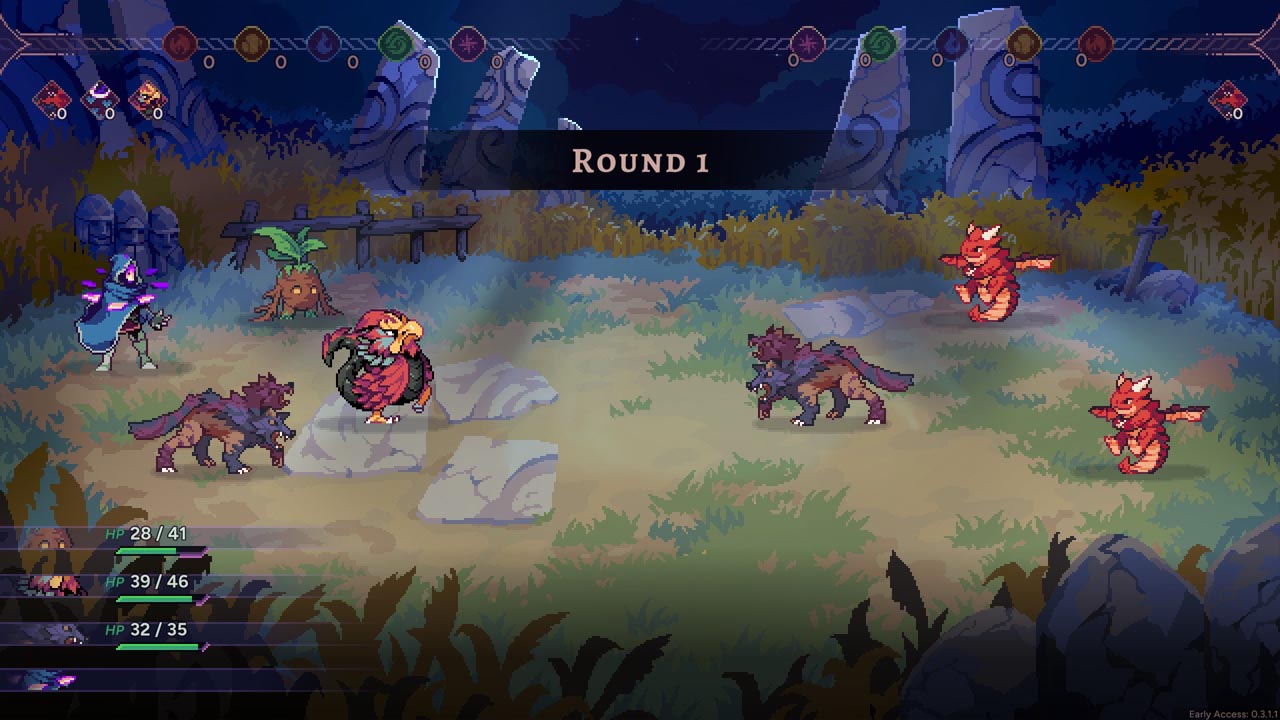Select the hooded mage portrait row
Screen dimensions: 1280x720
pos(50,681)
